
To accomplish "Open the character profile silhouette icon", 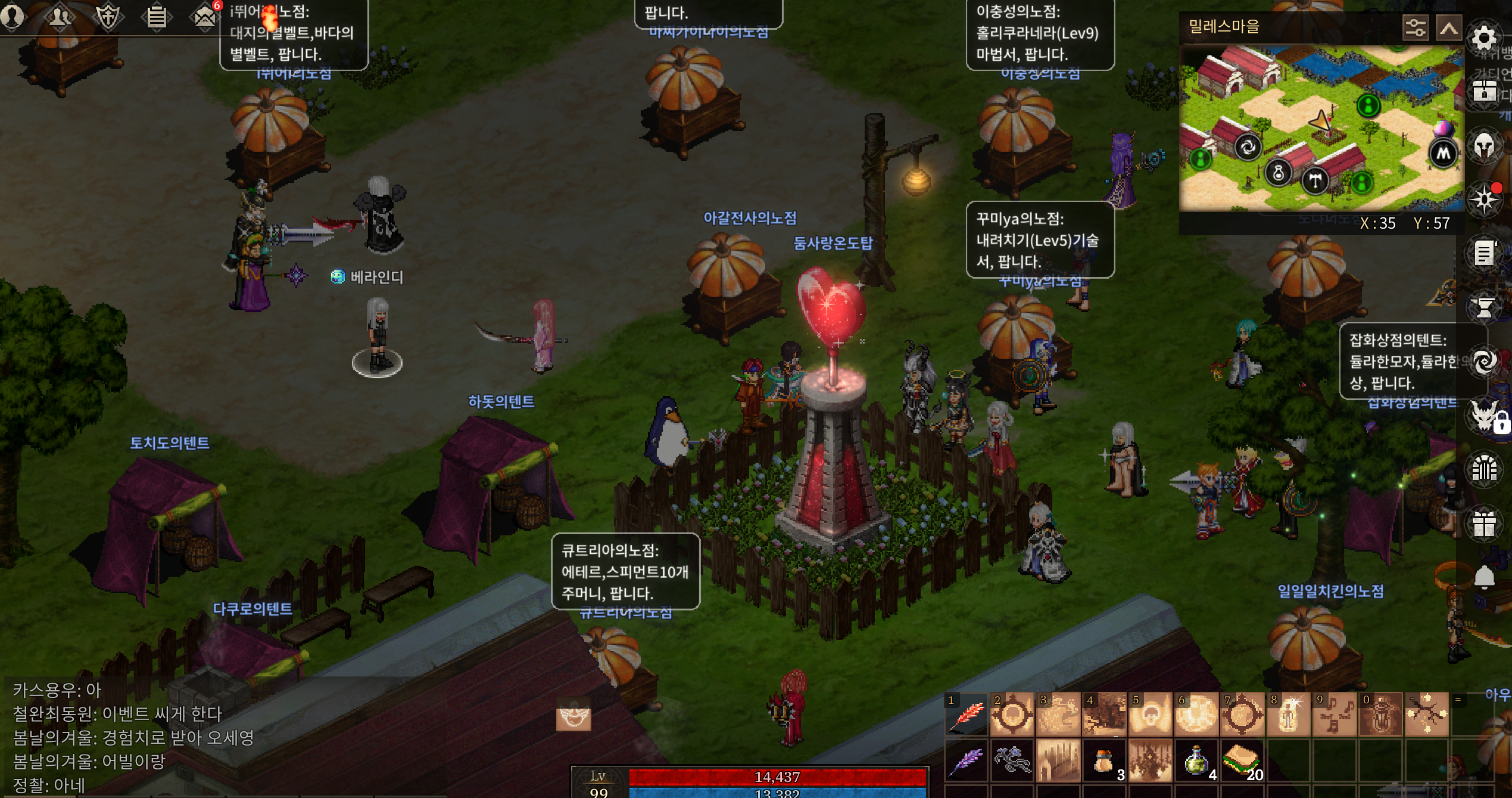I will (12, 17).
